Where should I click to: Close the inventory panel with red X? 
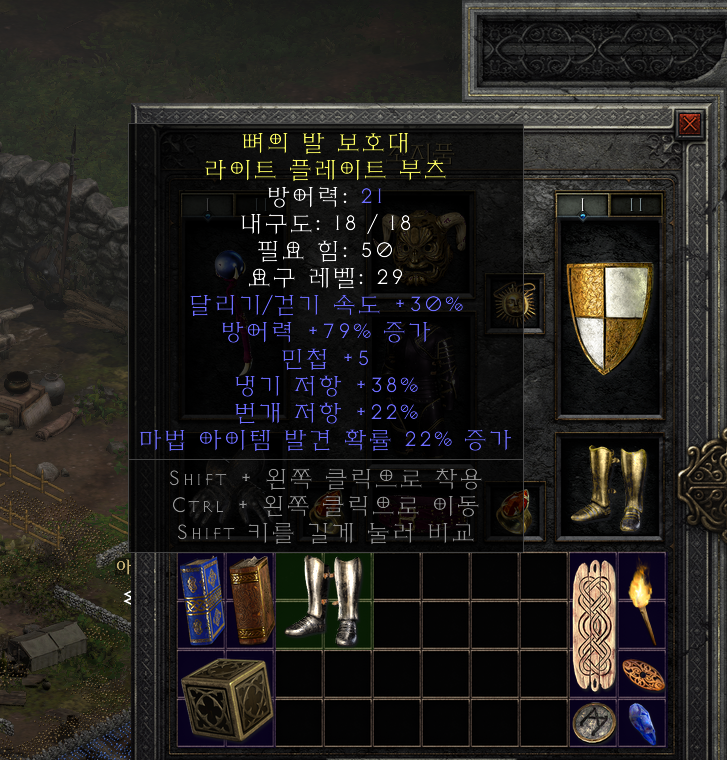(689, 123)
